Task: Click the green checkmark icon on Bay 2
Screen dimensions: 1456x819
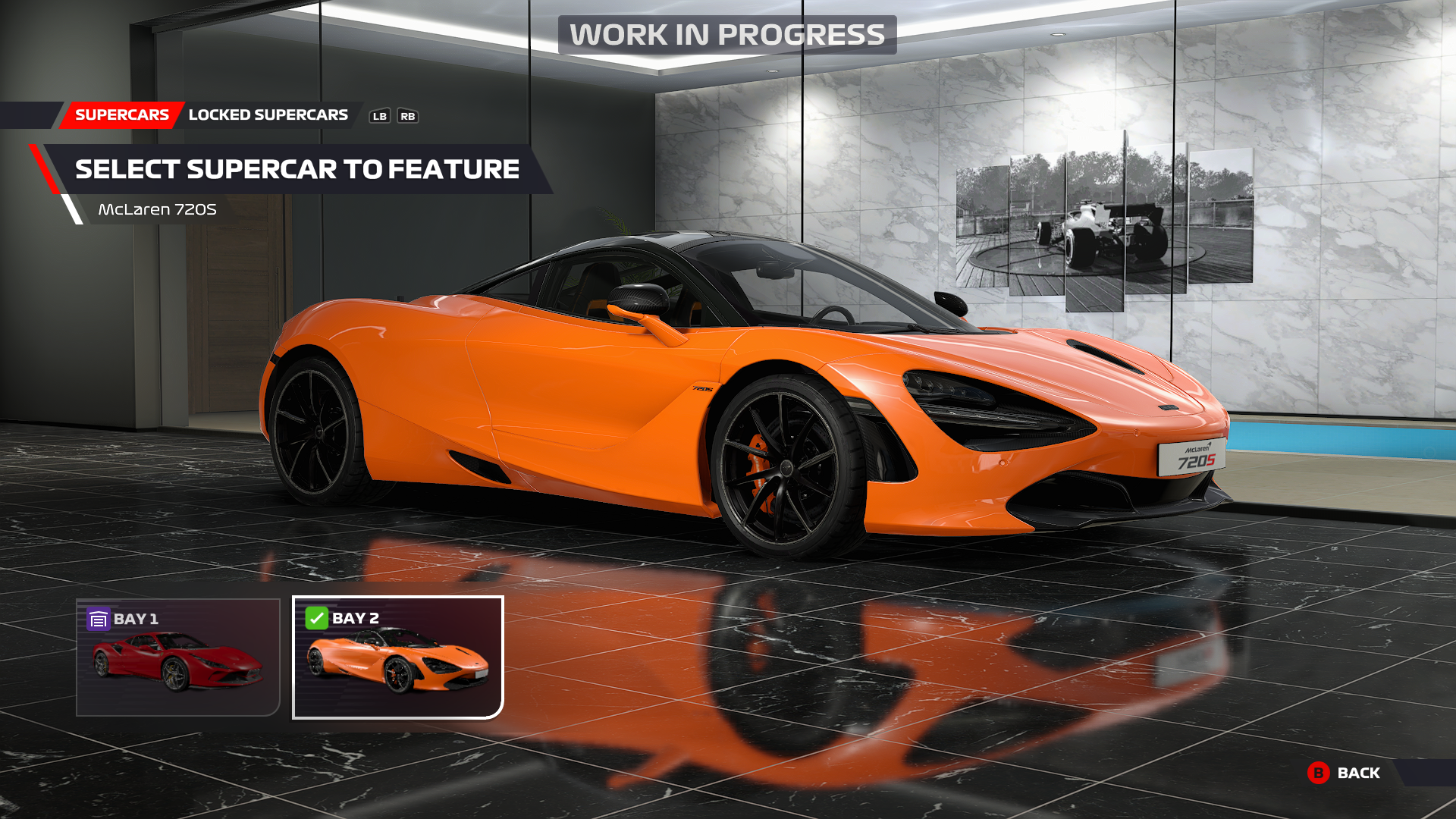Action: pyautogui.click(x=315, y=619)
